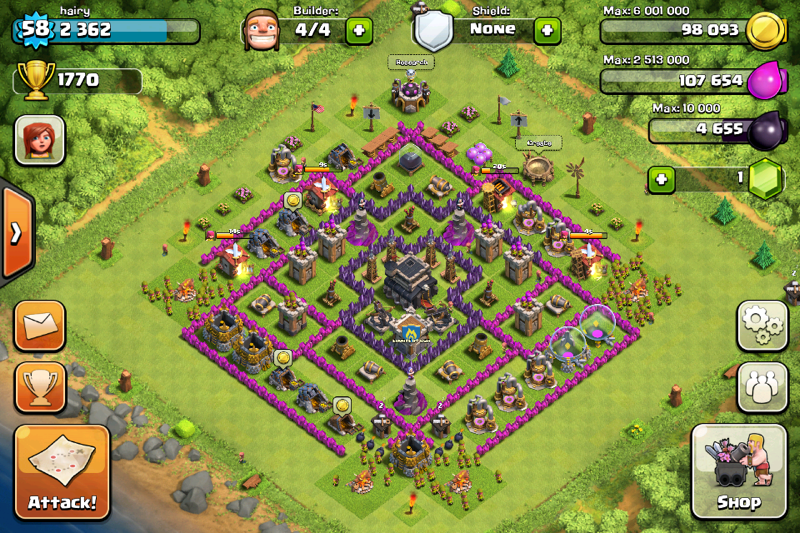
Task: Show the trophy leaderboard button
Action: pyautogui.click(x=41, y=387)
